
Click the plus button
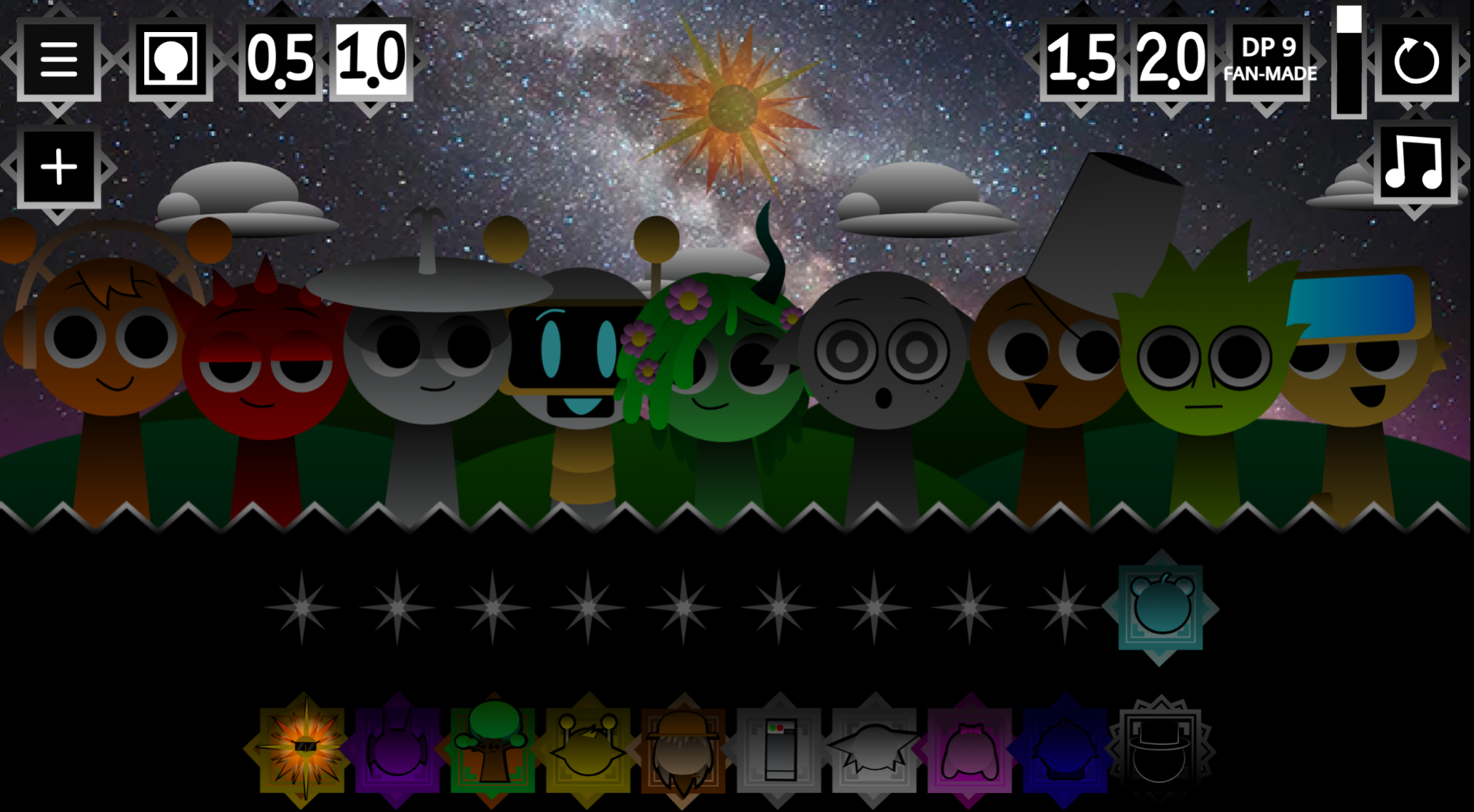[58, 167]
